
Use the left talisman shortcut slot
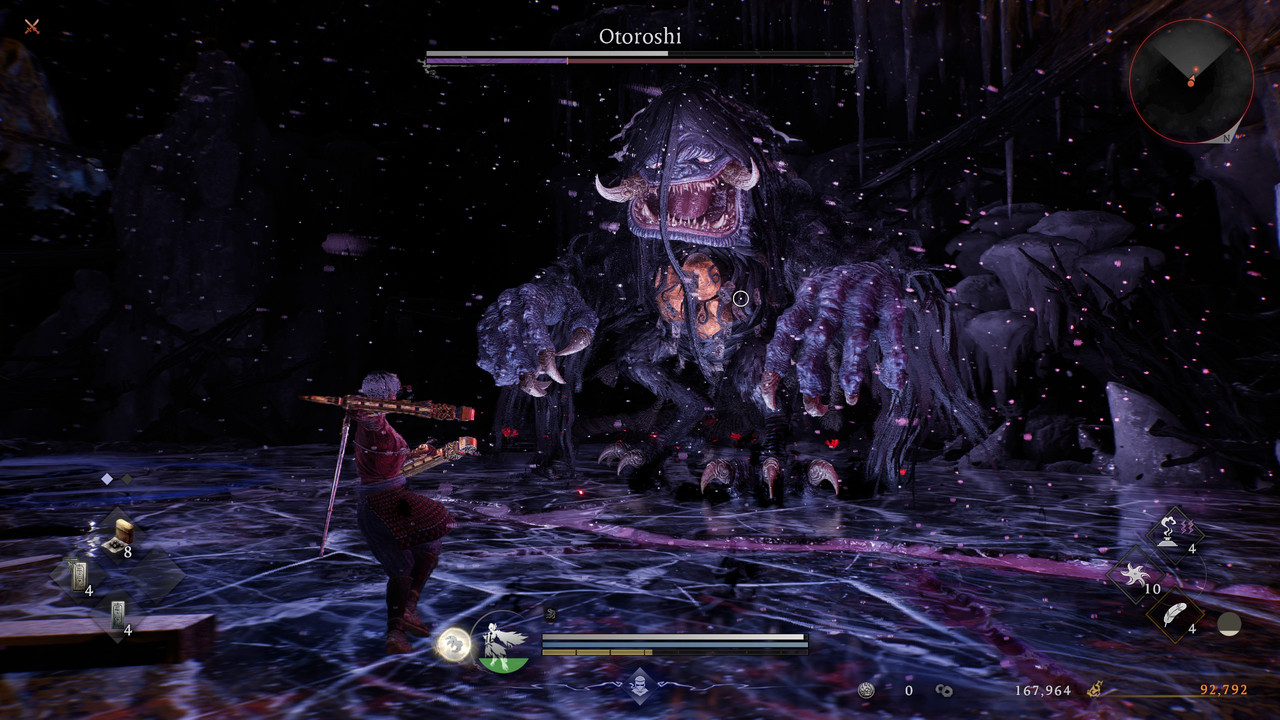point(79,578)
